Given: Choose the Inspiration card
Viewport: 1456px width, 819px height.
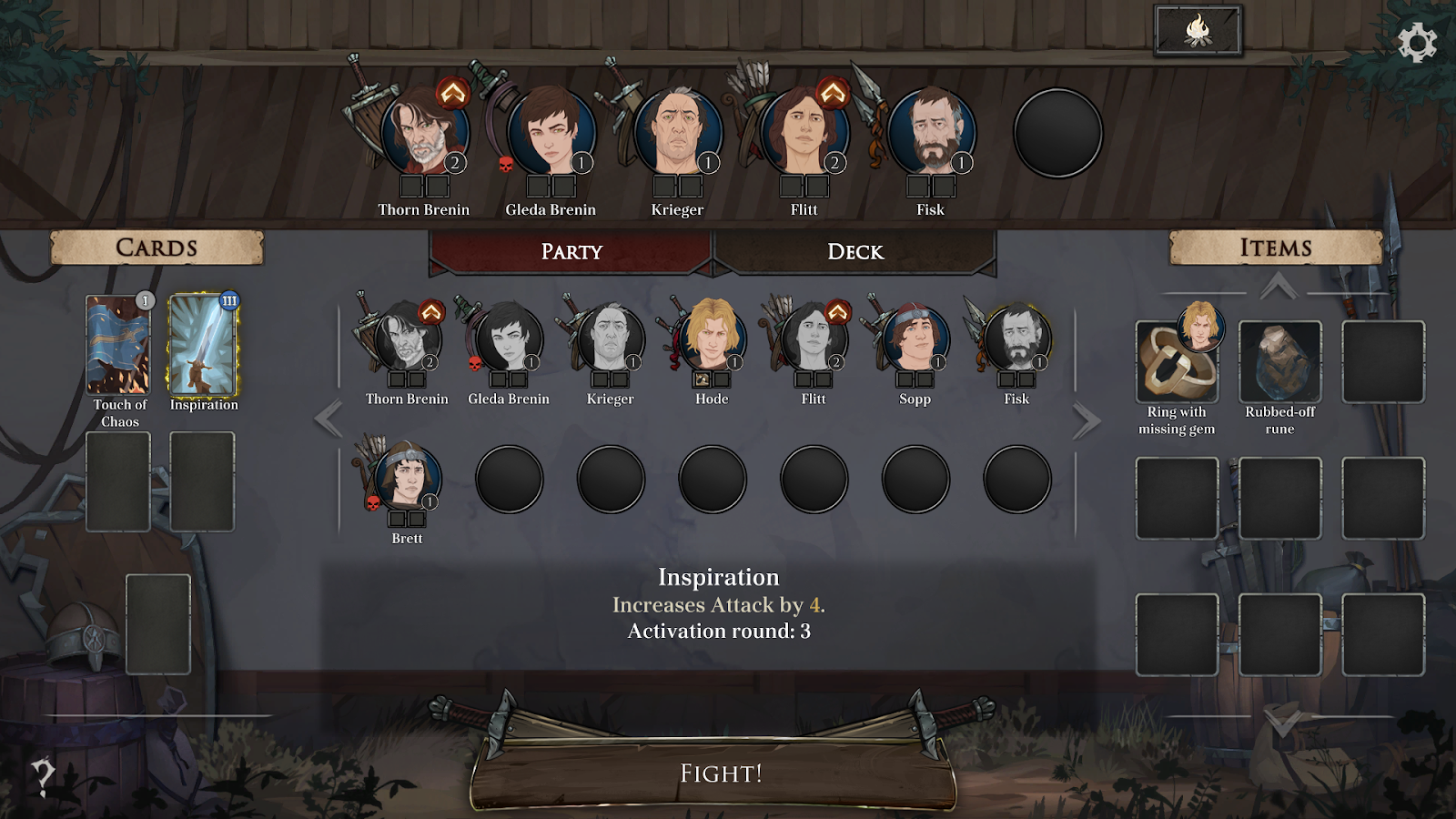Looking at the screenshot, I should click(x=203, y=345).
